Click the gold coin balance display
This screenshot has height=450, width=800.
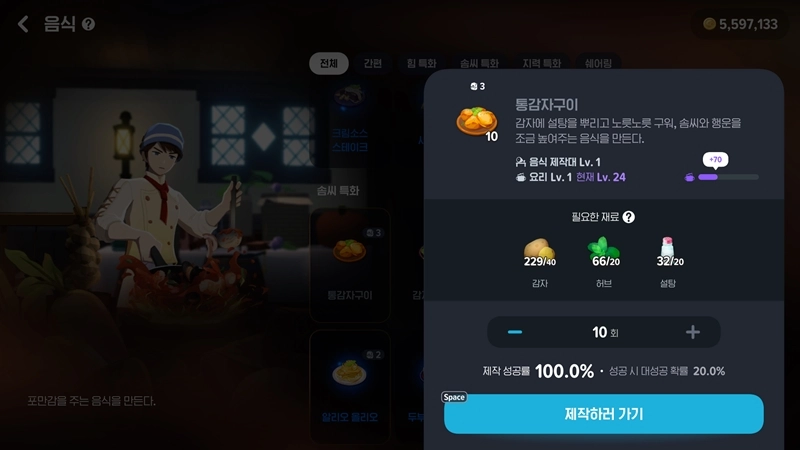pos(739,24)
